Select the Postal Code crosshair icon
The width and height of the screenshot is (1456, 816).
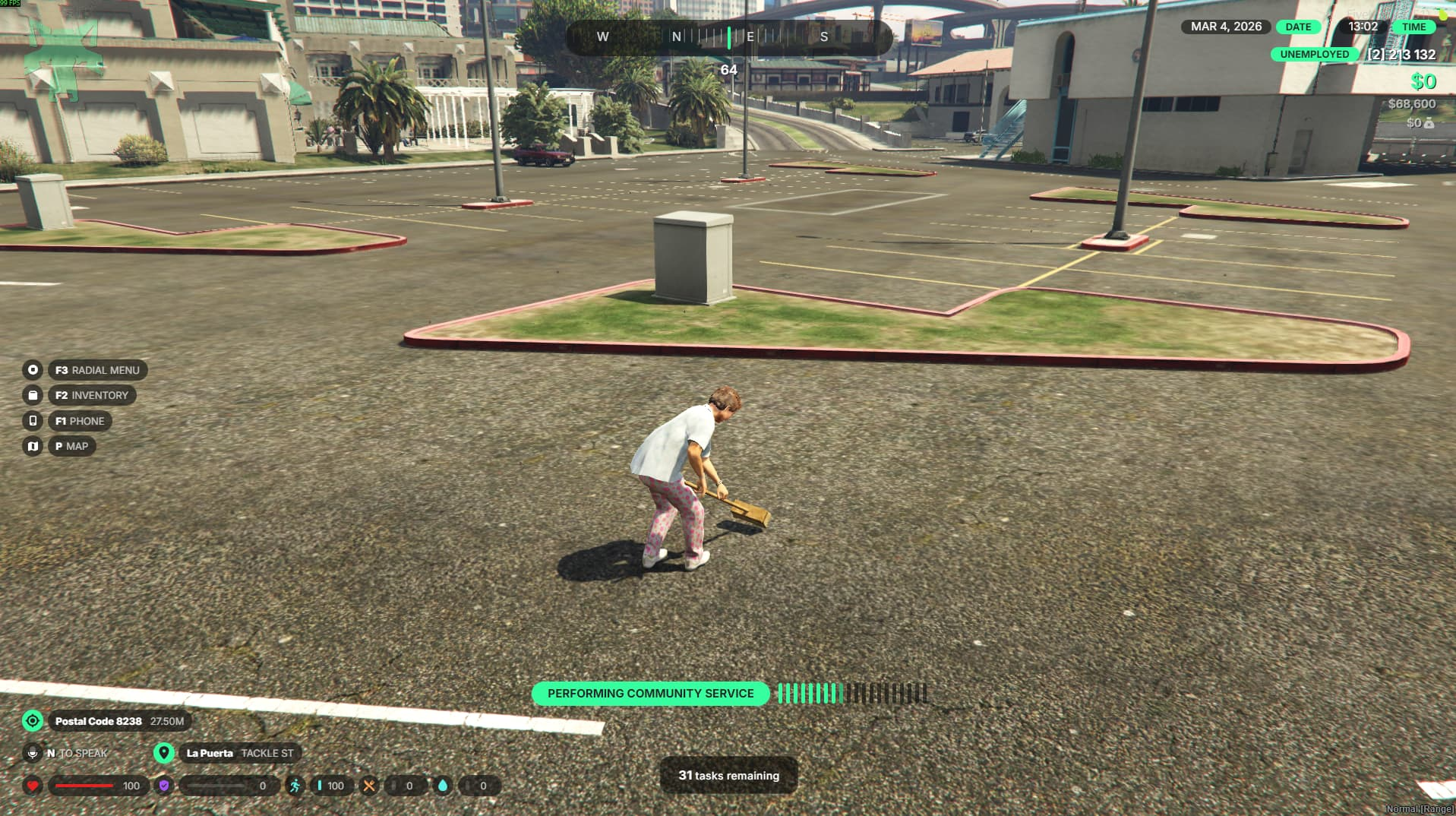(33, 720)
